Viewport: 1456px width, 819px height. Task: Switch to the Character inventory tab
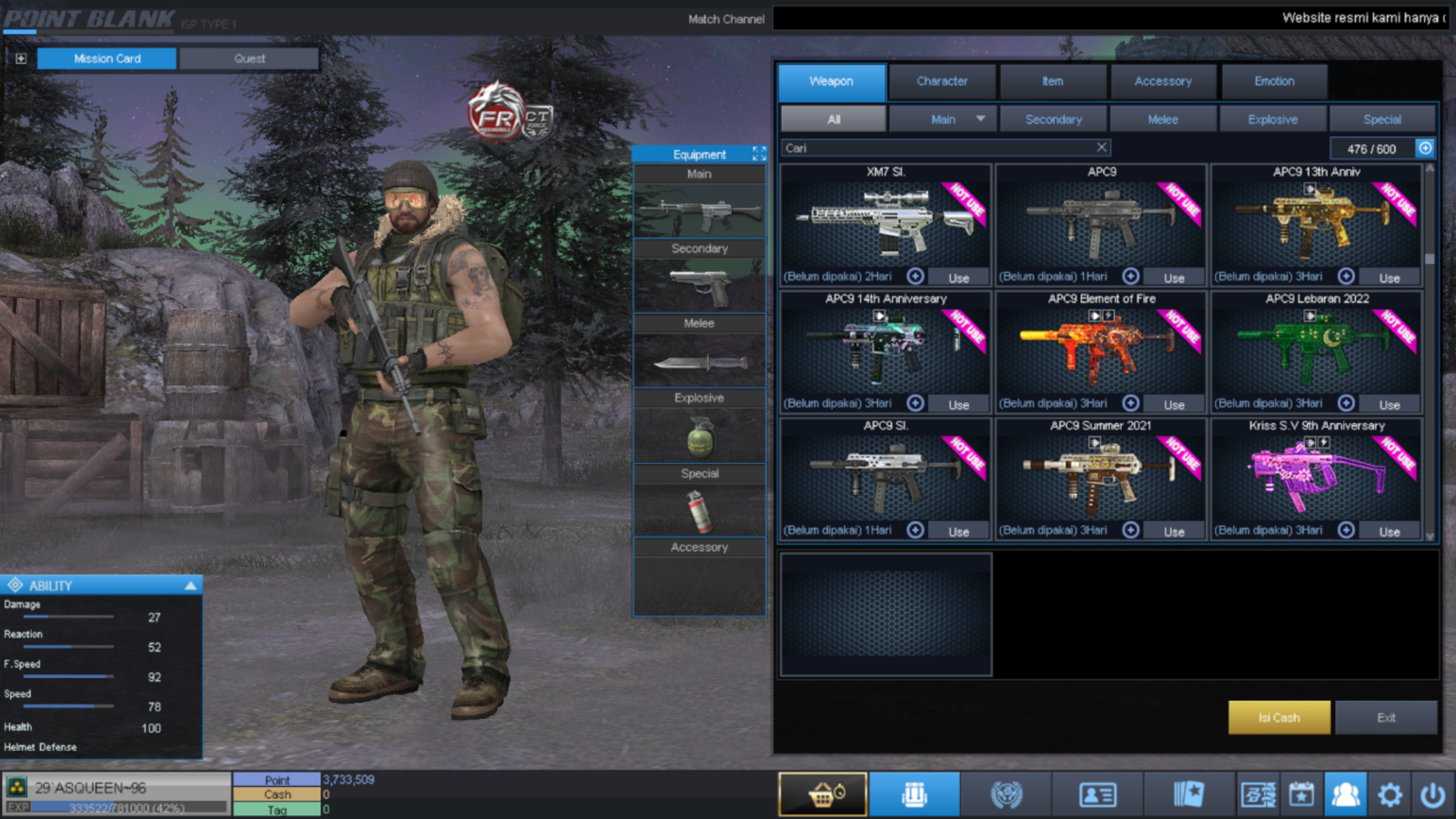(942, 81)
